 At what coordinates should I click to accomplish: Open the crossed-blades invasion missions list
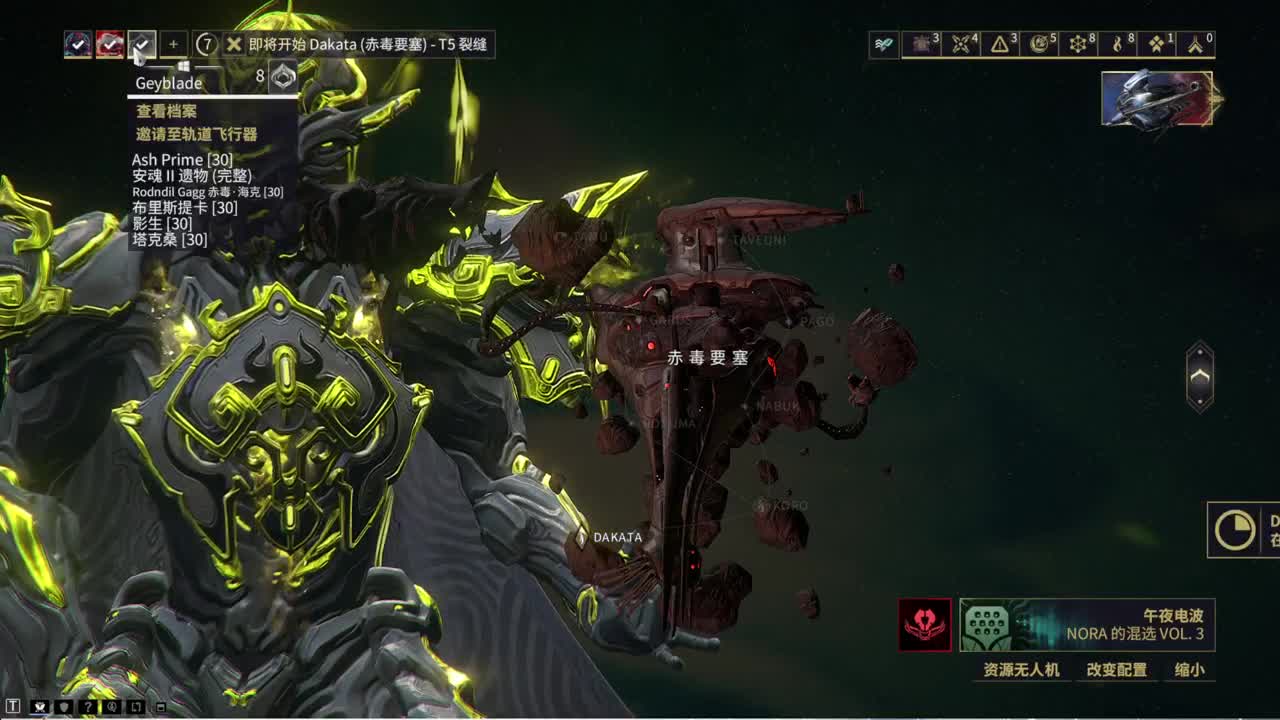(963, 44)
